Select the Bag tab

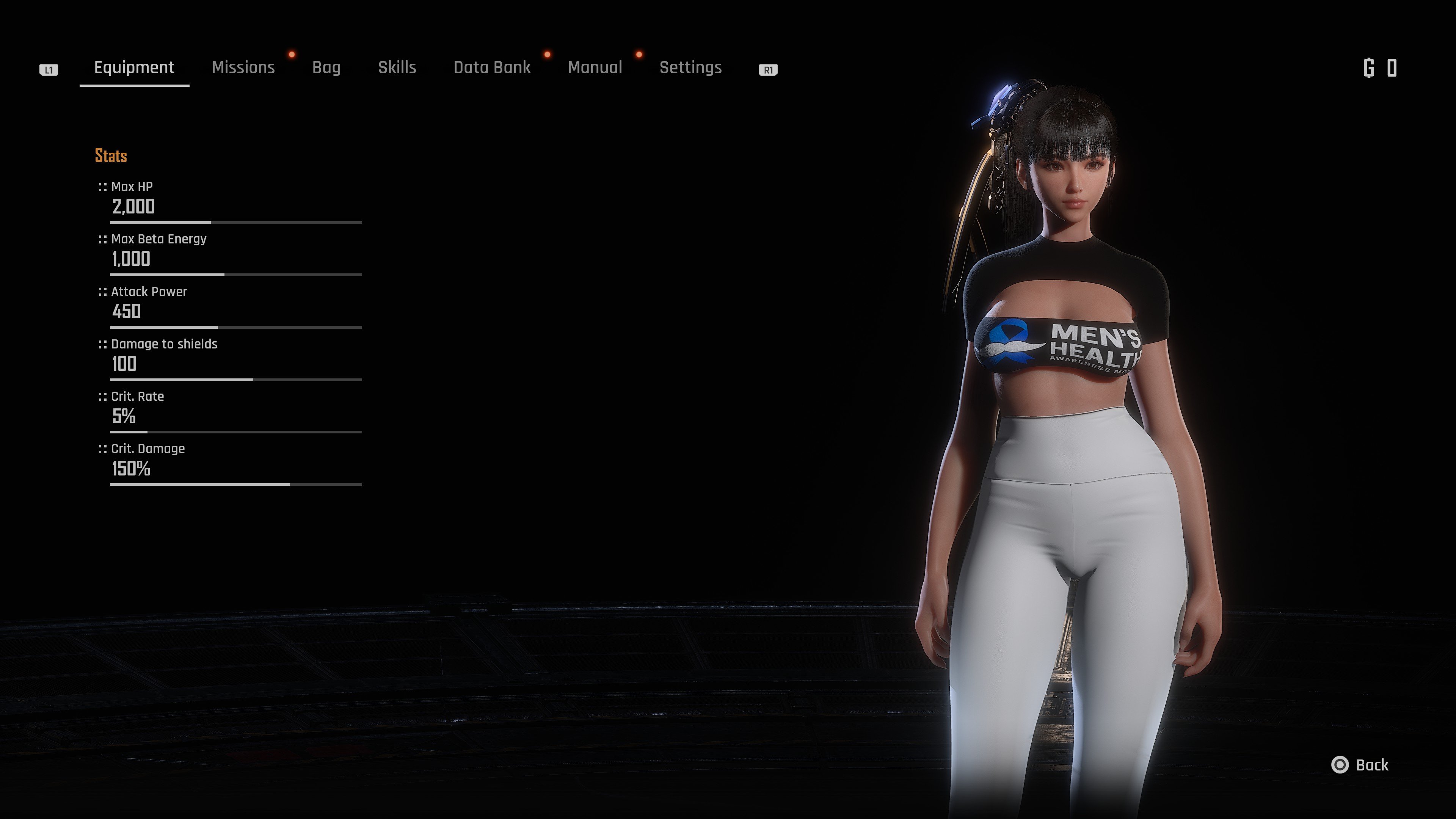(x=326, y=68)
